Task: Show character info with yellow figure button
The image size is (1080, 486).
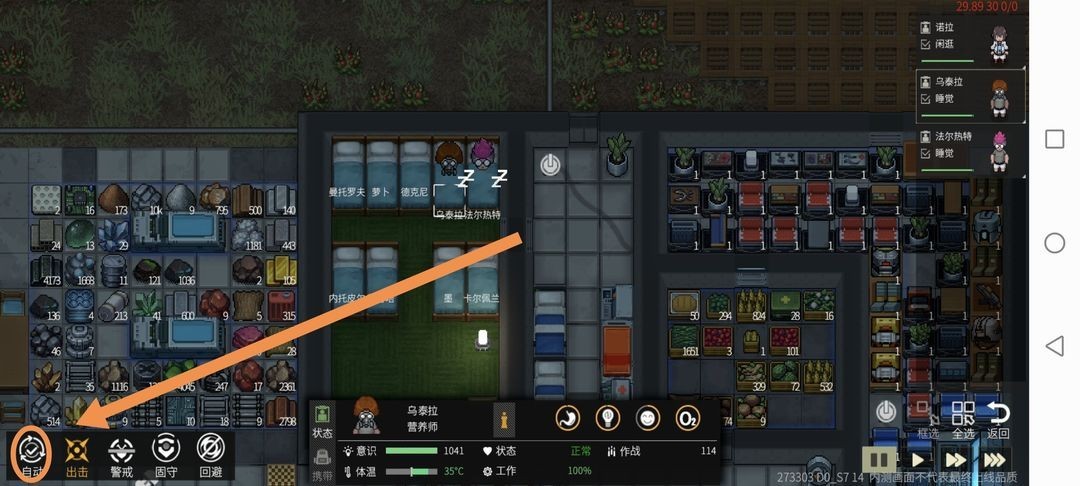Action: [506, 418]
